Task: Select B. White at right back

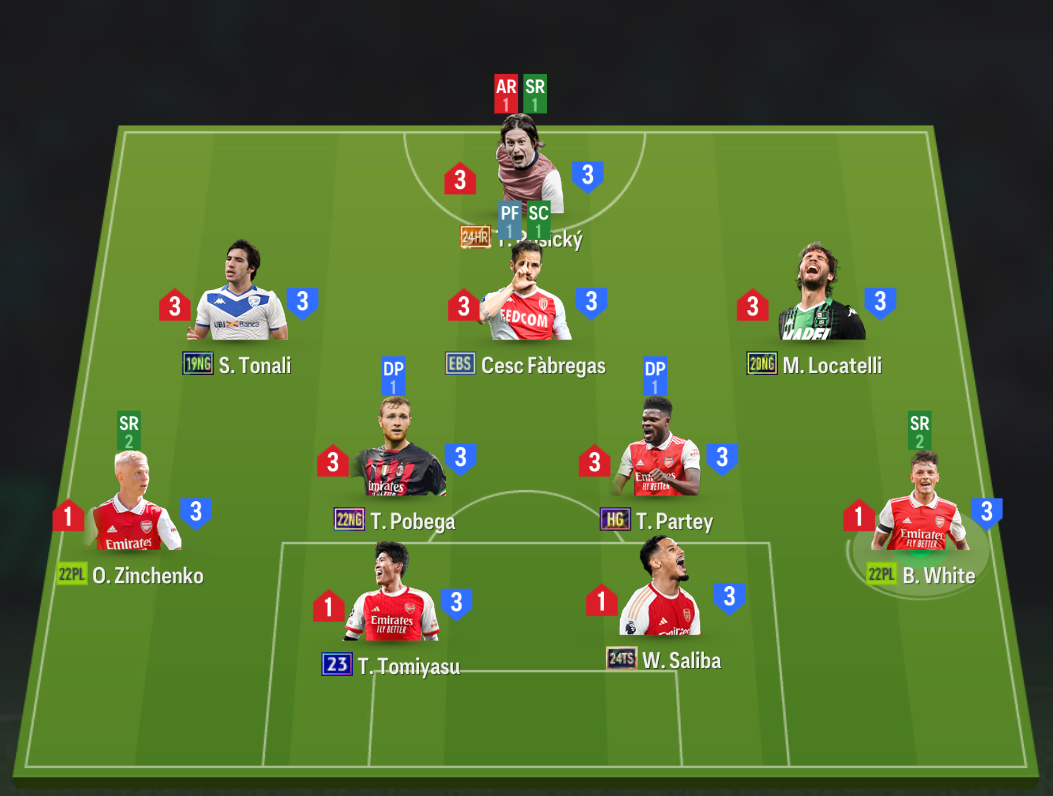Action: pyautogui.click(x=918, y=508)
